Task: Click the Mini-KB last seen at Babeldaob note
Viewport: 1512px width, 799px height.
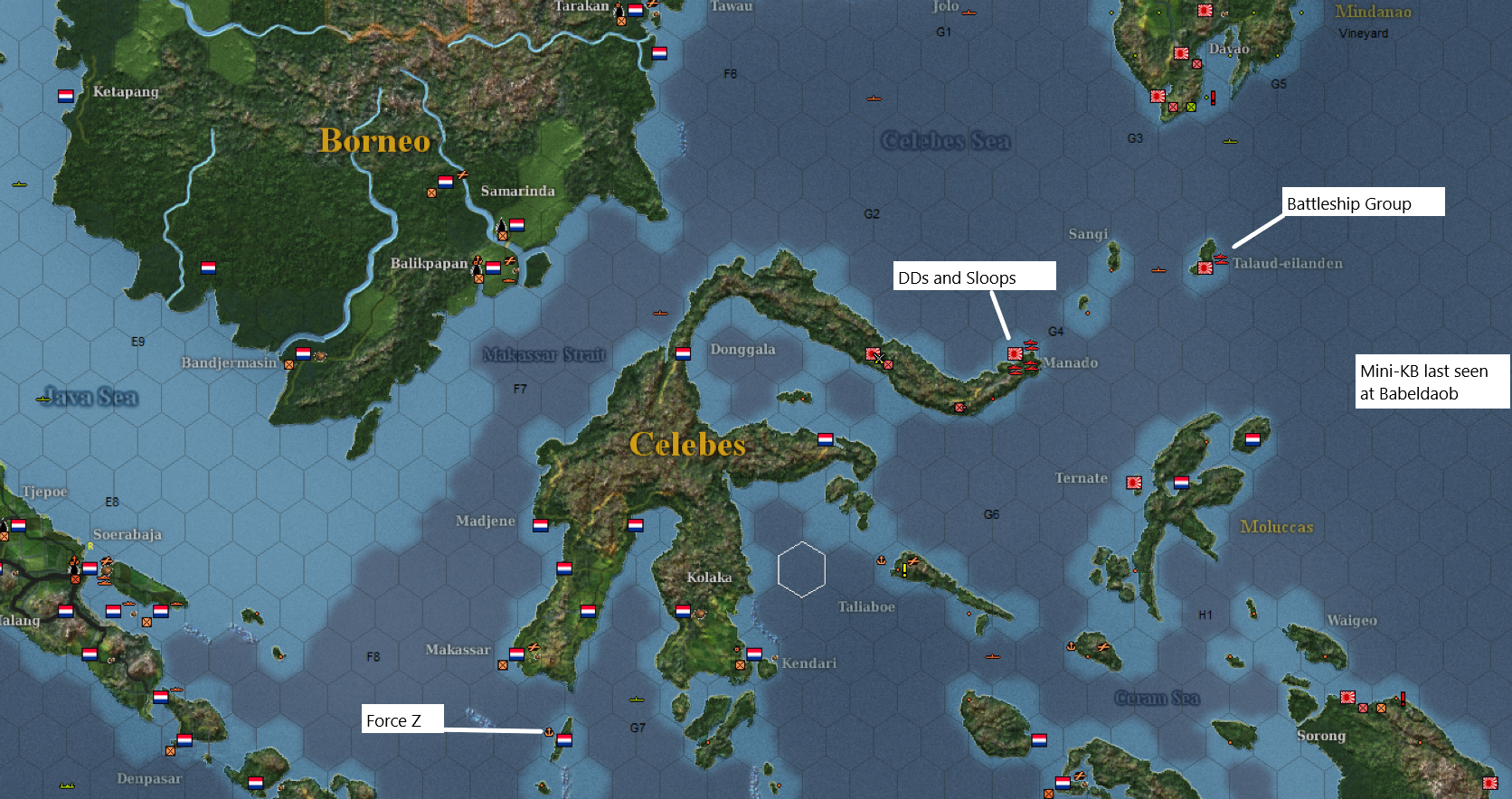Action: tap(1432, 381)
